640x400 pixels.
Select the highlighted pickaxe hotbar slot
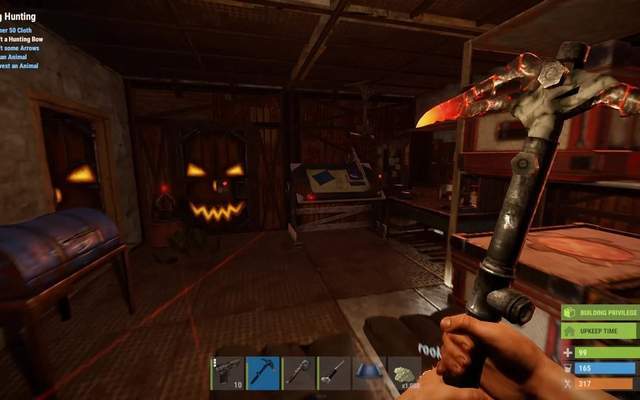point(263,373)
